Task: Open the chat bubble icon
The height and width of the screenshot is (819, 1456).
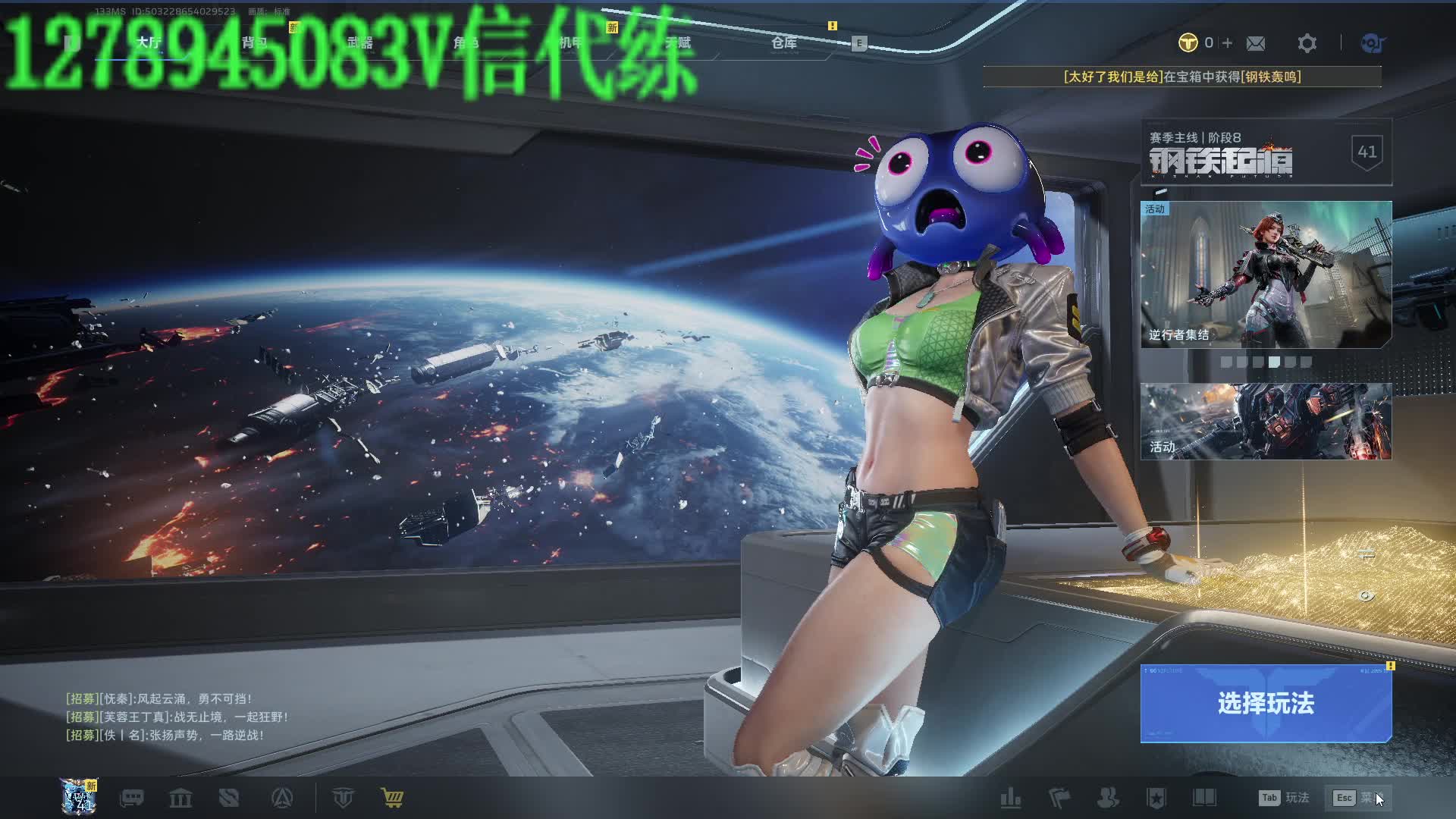Action: tap(132, 798)
